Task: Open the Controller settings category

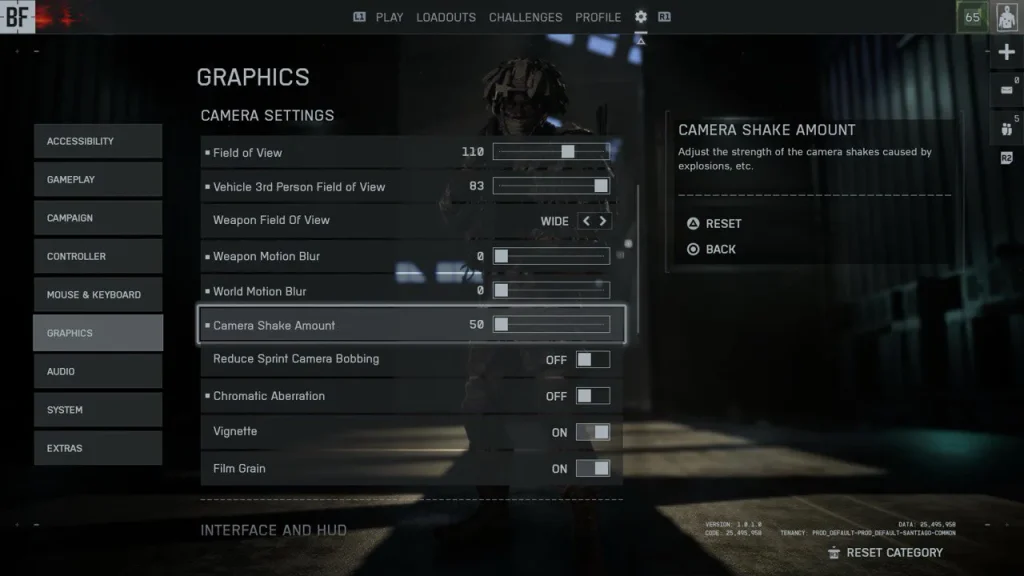Action: coord(97,257)
